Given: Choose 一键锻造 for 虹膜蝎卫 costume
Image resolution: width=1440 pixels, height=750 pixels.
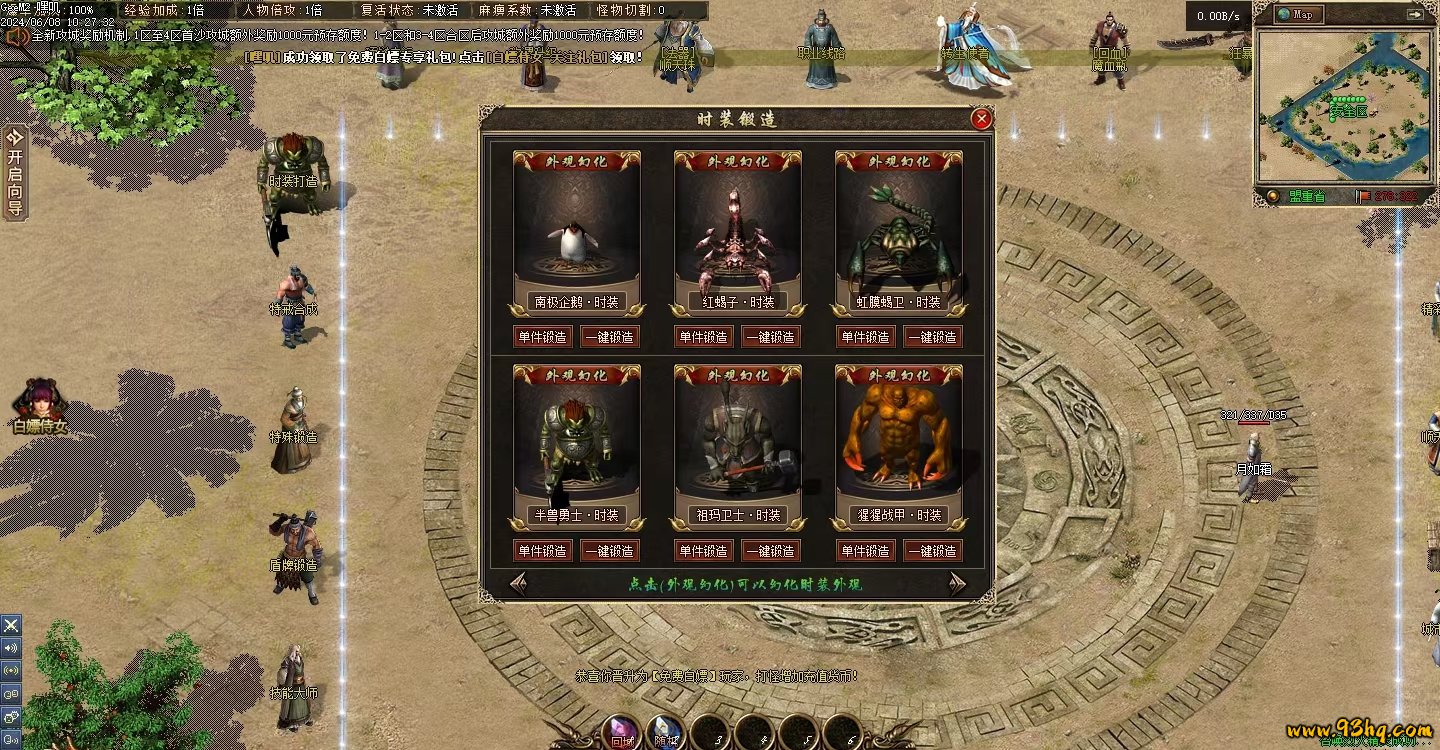Looking at the screenshot, I should click(933, 337).
